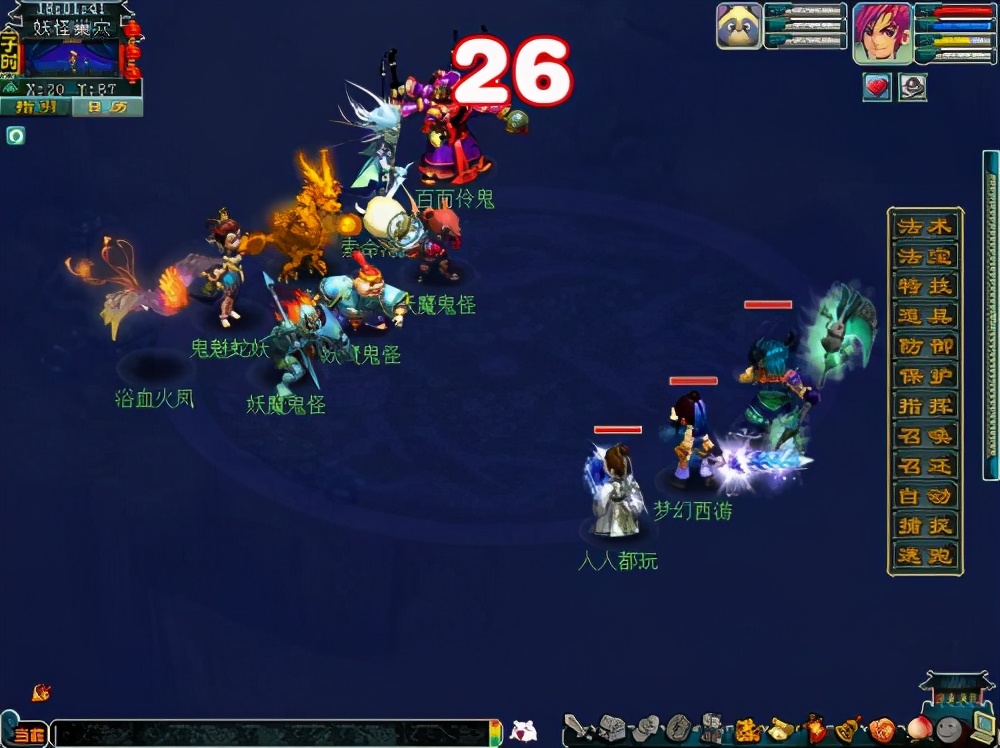
Task: Open the 道具 item command
Action: (925, 317)
